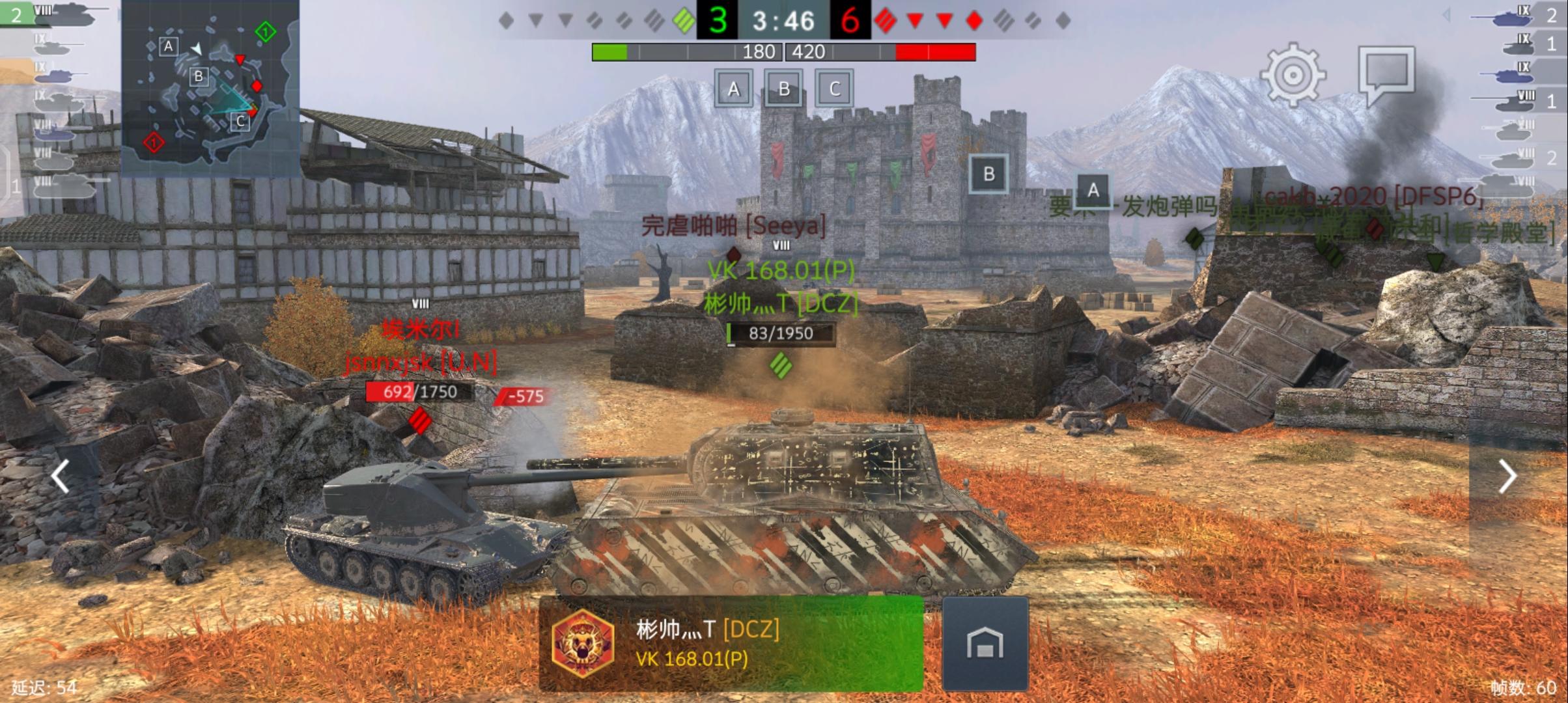Click the right chevron to view next player
This screenshot has height=703, width=1568.
coord(1507,477)
